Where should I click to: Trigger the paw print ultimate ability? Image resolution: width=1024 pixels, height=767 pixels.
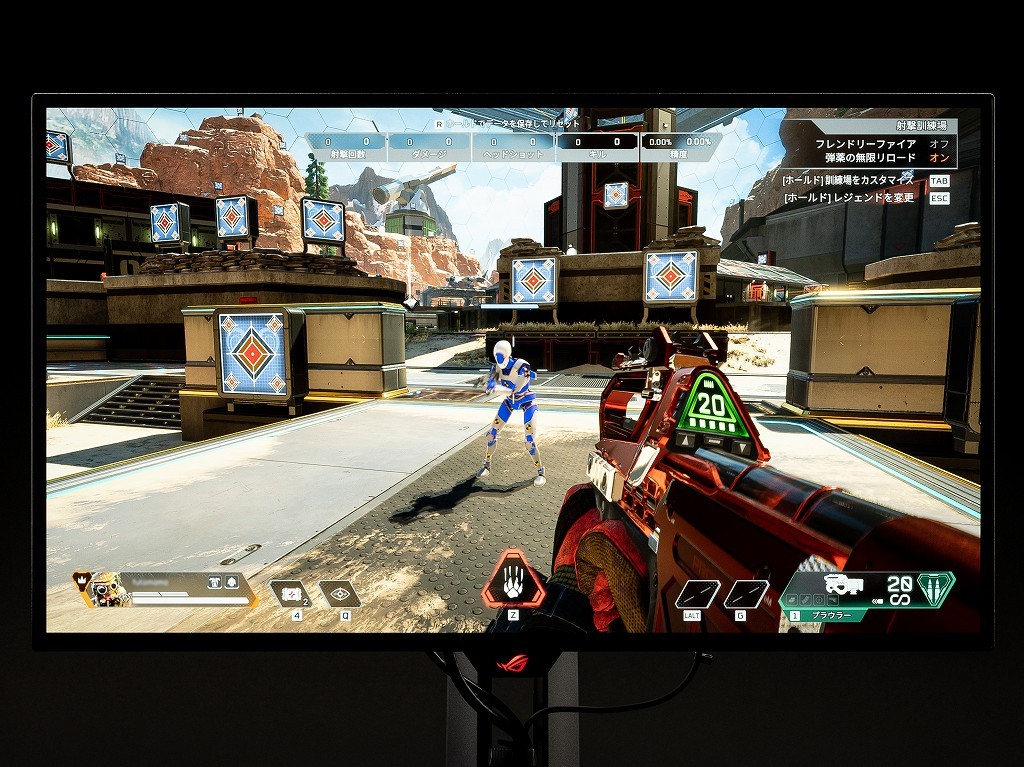[x=513, y=581]
